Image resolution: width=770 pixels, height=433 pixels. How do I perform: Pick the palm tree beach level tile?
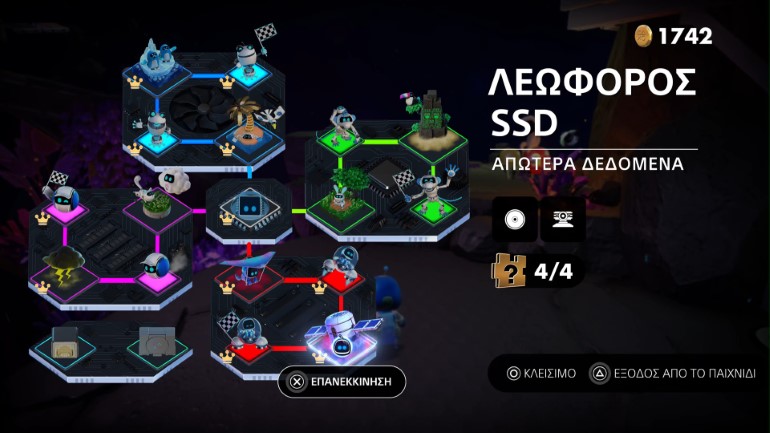[x=247, y=128]
